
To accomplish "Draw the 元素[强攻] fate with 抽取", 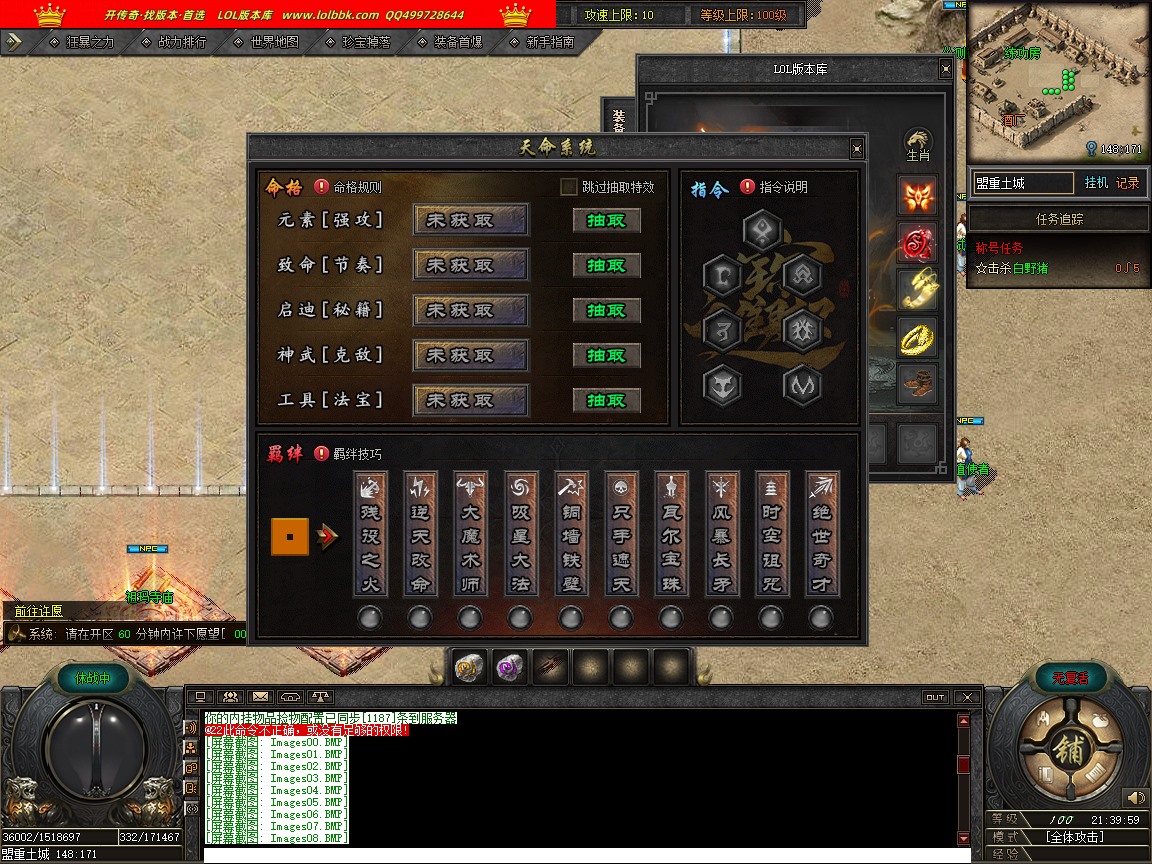I will tap(606, 220).
